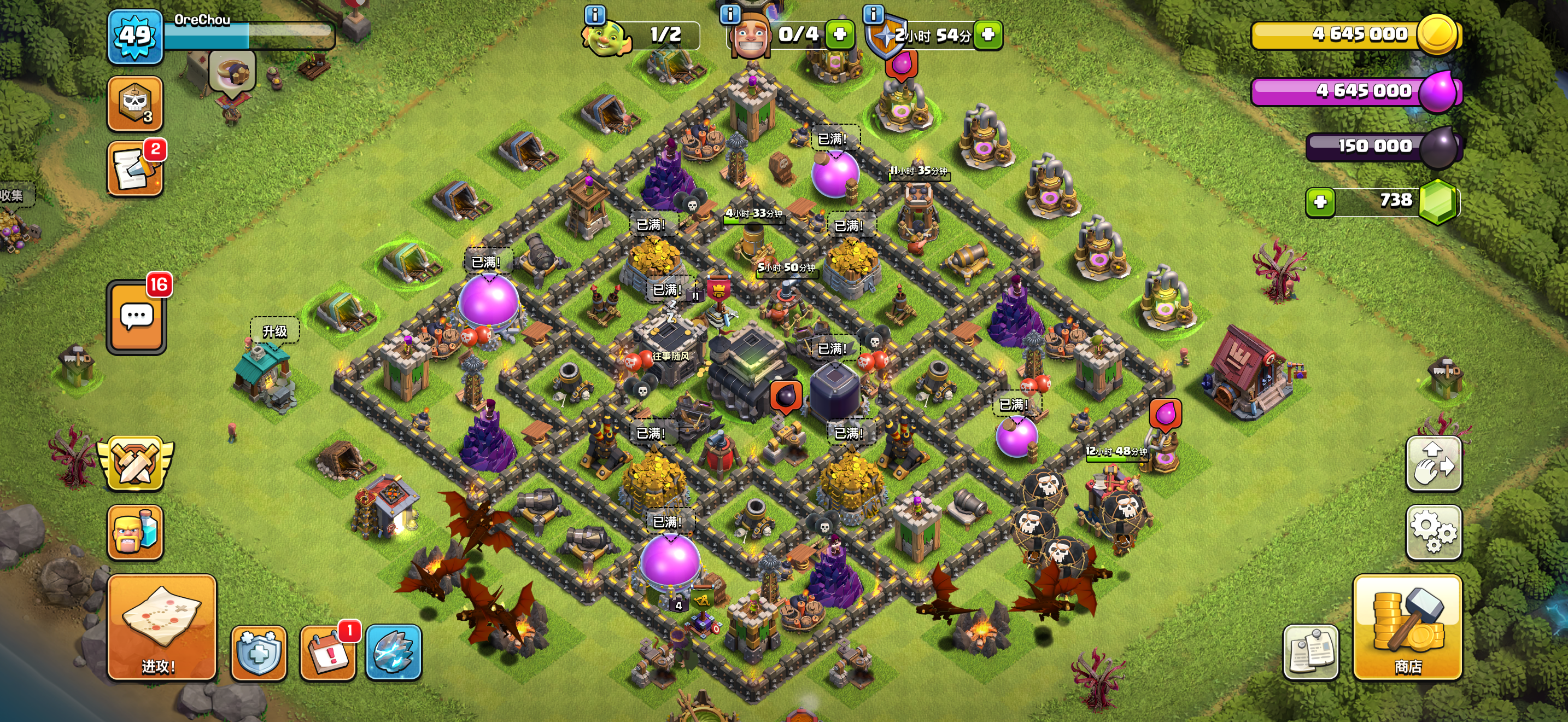1568x722 pixels.
Task: Open the layout editor hand icon
Action: (x=1434, y=464)
